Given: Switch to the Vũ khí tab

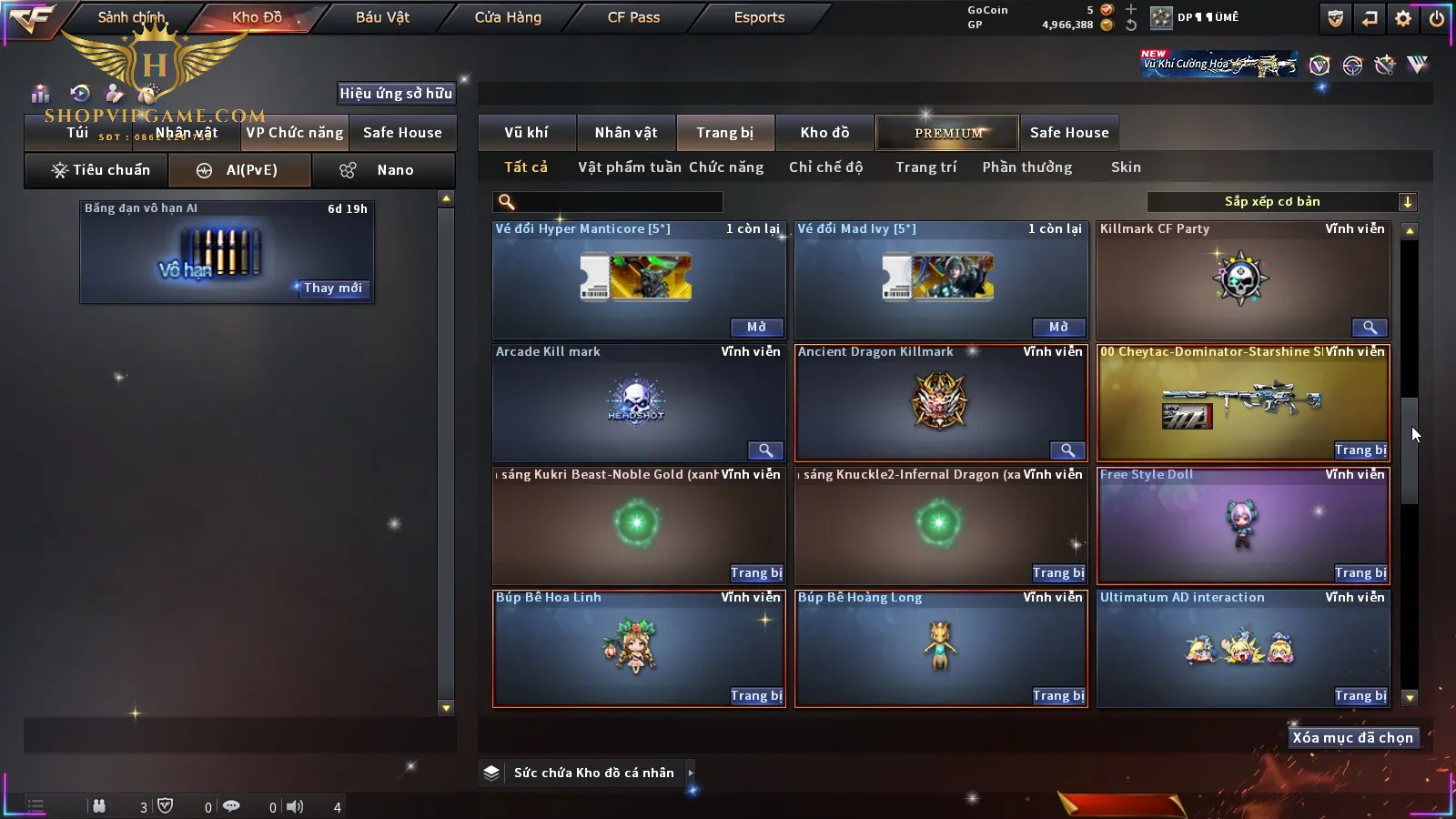Looking at the screenshot, I should [526, 133].
